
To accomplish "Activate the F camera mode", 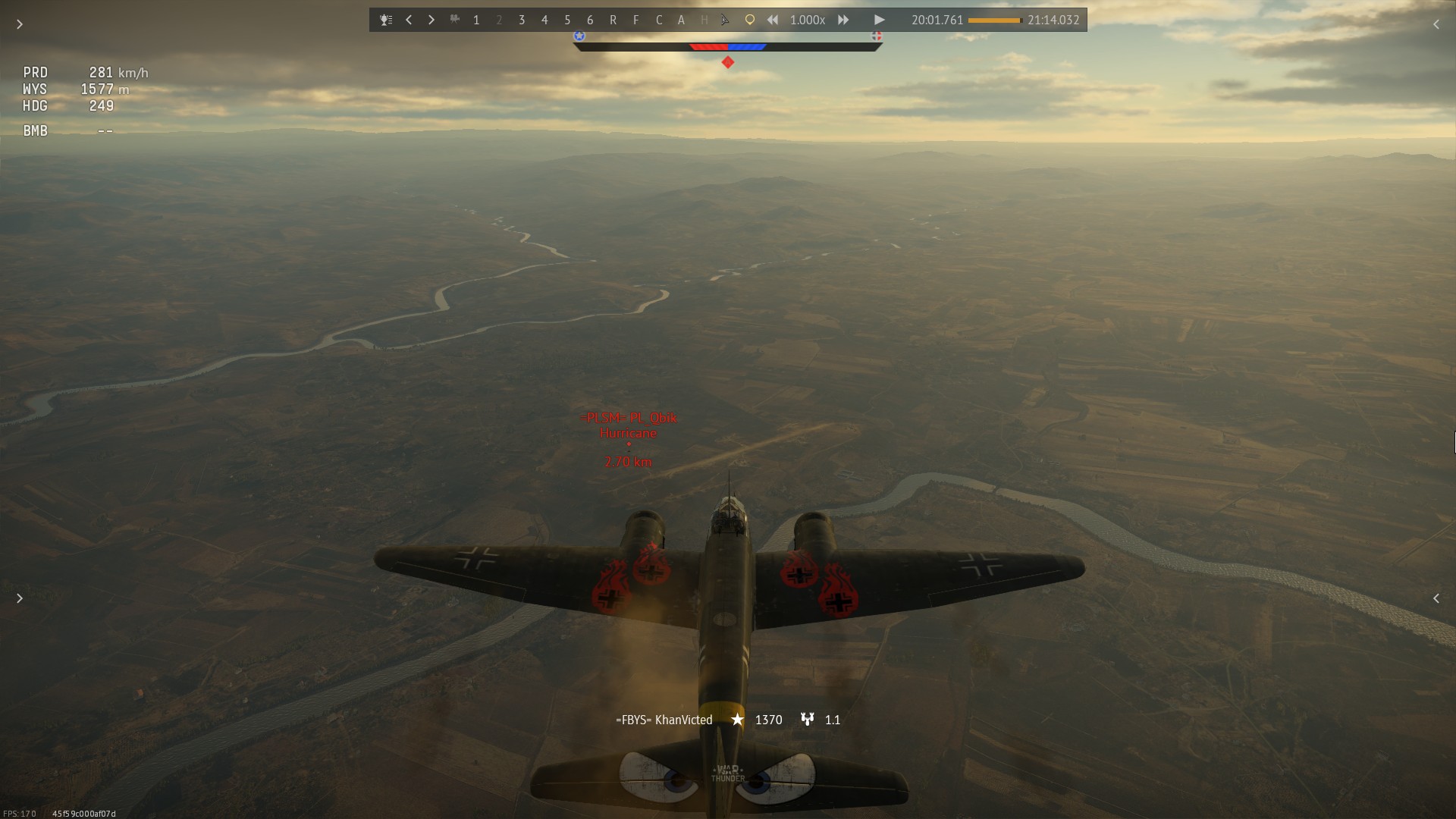I will (635, 20).
